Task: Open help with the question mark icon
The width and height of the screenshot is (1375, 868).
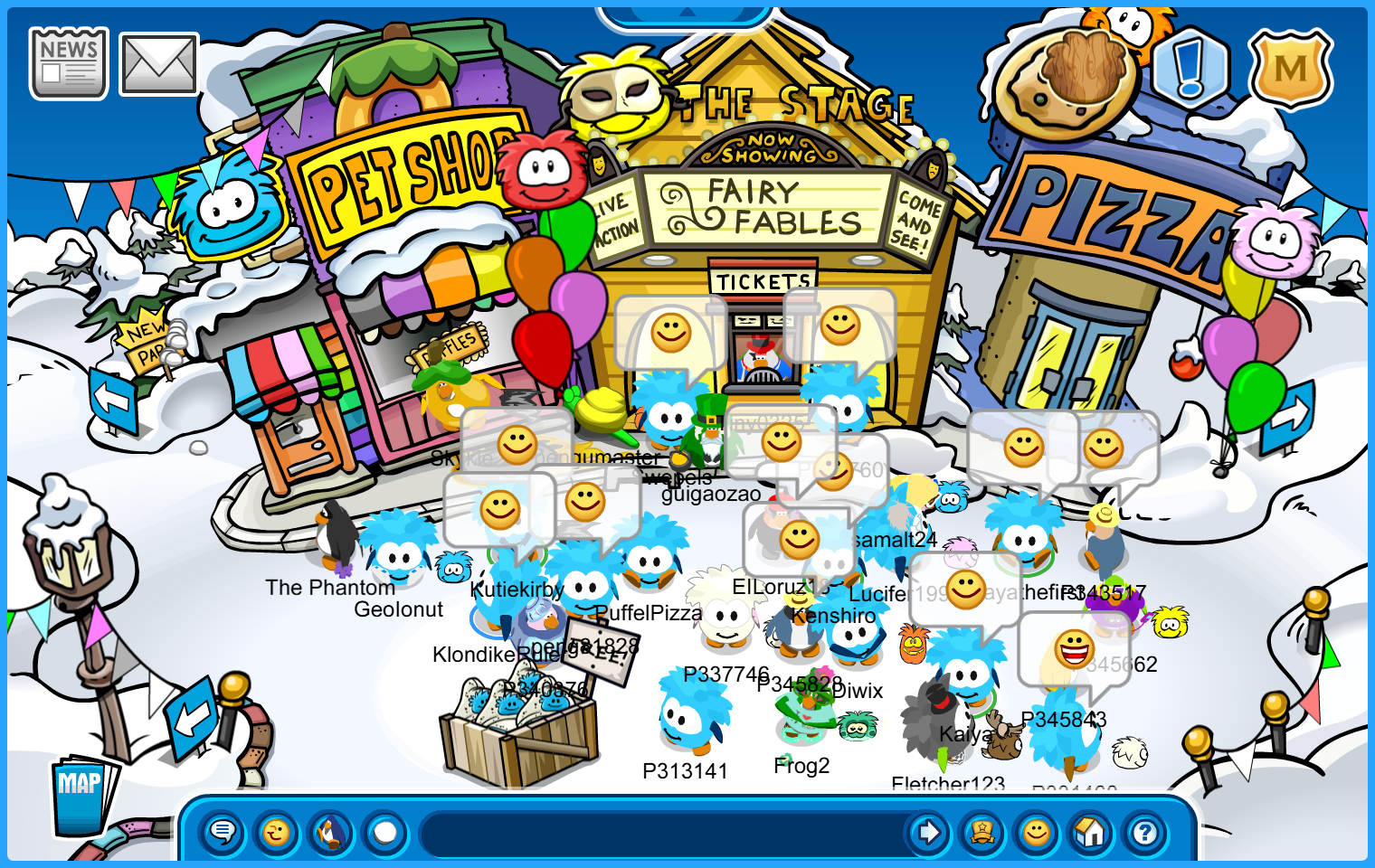Action: [1143, 833]
